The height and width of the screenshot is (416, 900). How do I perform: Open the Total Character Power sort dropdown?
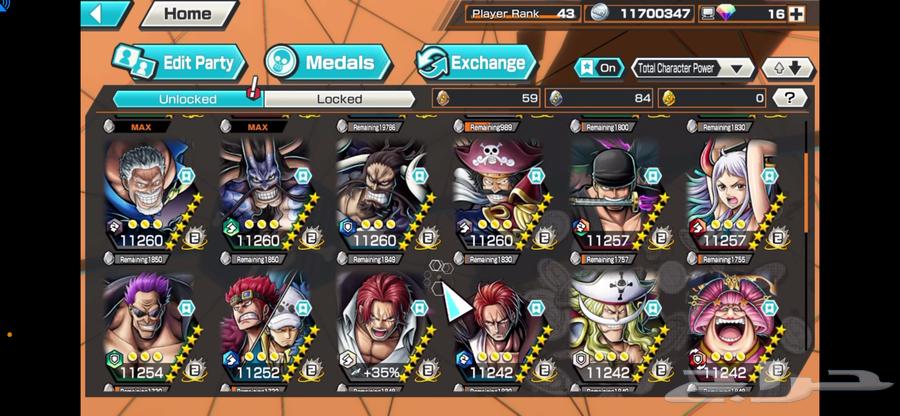pyautogui.click(x=693, y=68)
